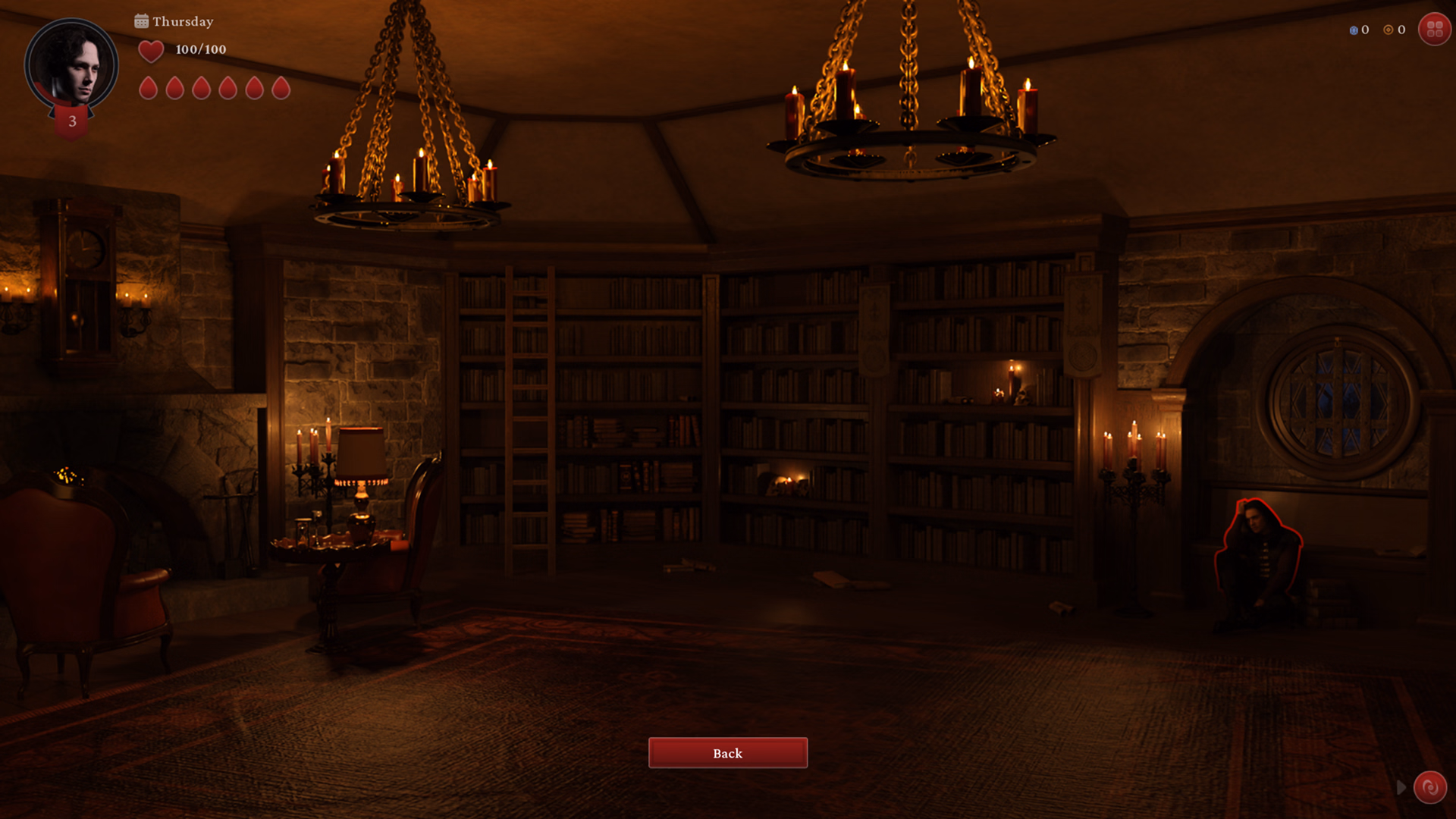
Task: Open the red grid menu button
Action: click(1434, 30)
